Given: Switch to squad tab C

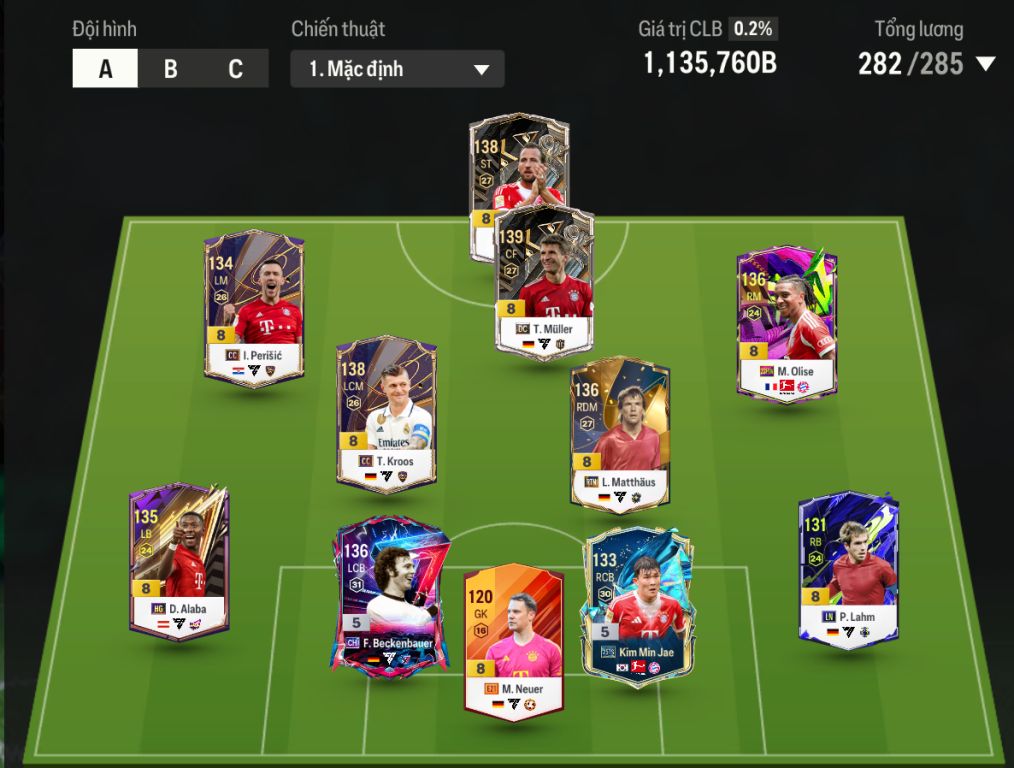Looking at the screenshot, I should (236, 69).
